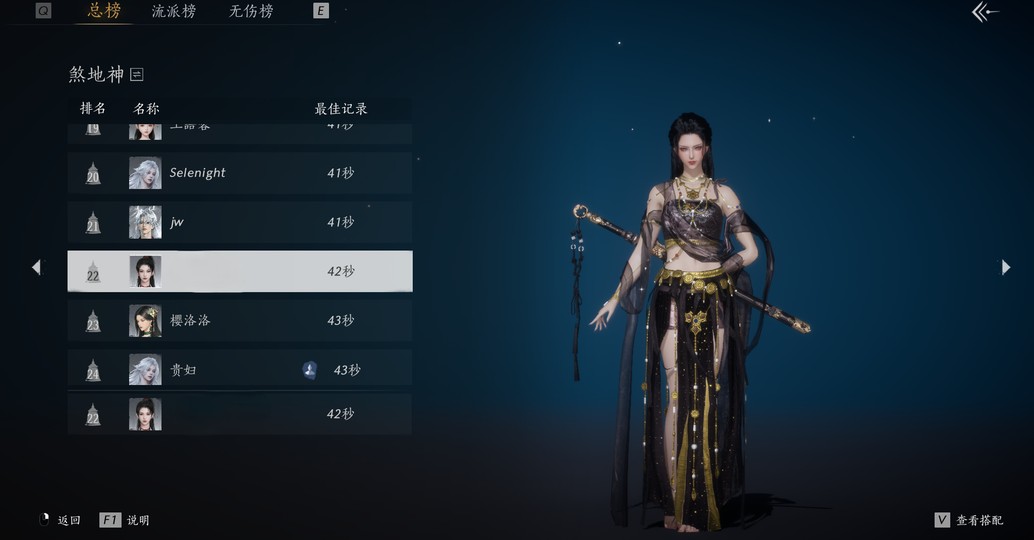Select the 总榜 tab
Image resolution: width=1034 pixels, height=540 pixels.
point(104,12)
